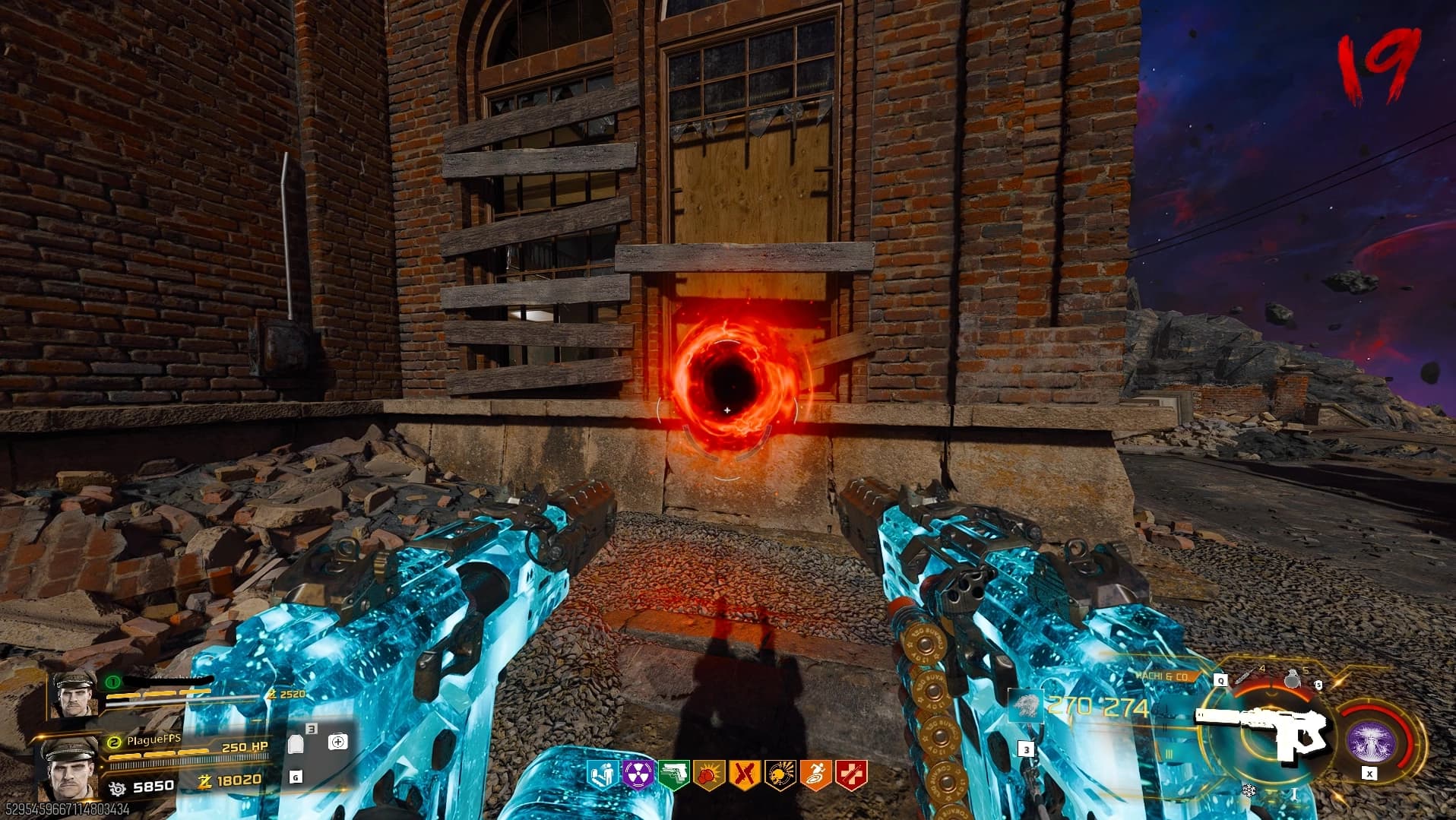Select the teal ammo mod square icon
Viewport: 1456px width, 820px height.
(1024, 708)
